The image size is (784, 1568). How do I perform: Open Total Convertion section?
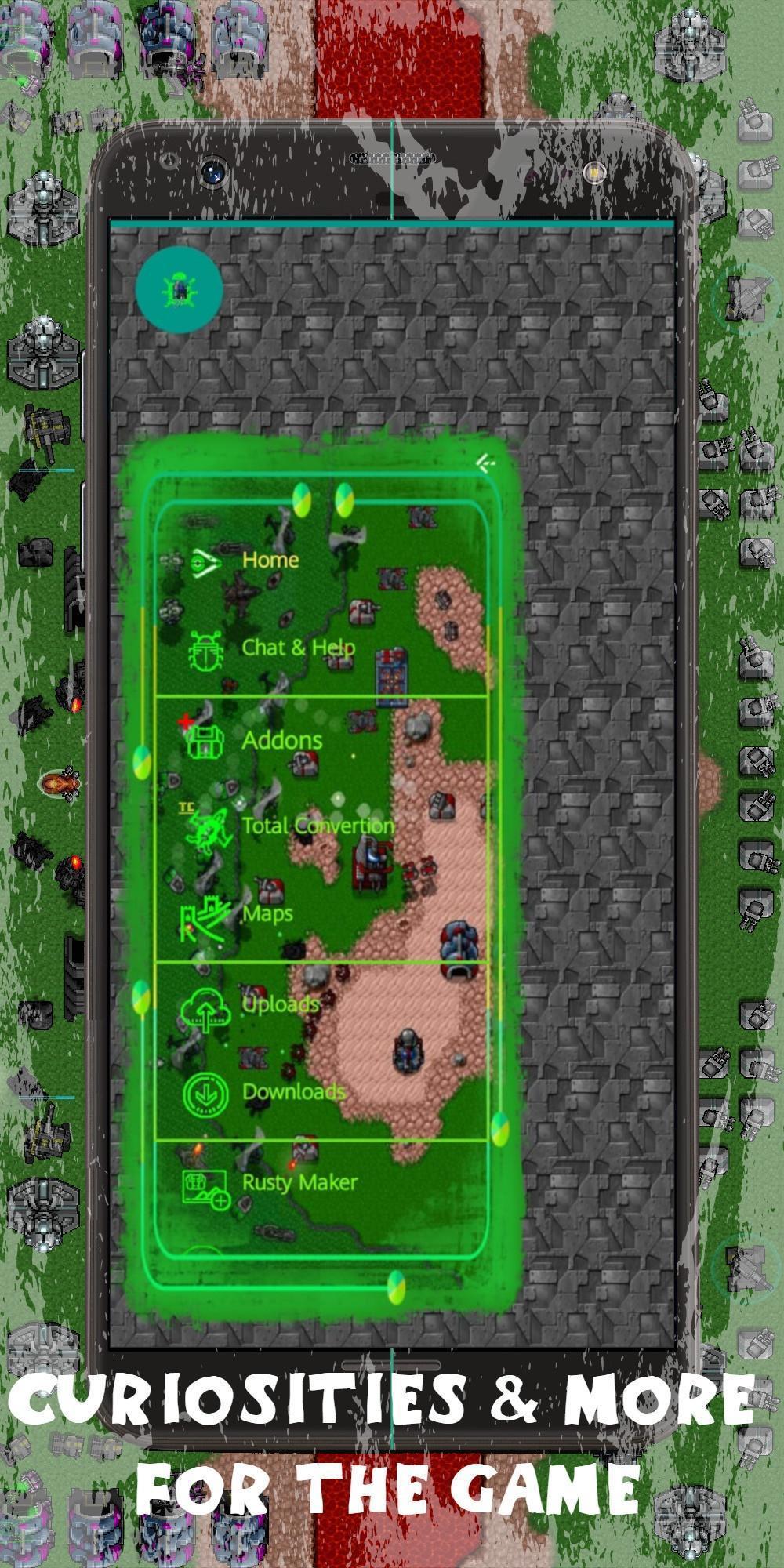click(x=317, y=826)
